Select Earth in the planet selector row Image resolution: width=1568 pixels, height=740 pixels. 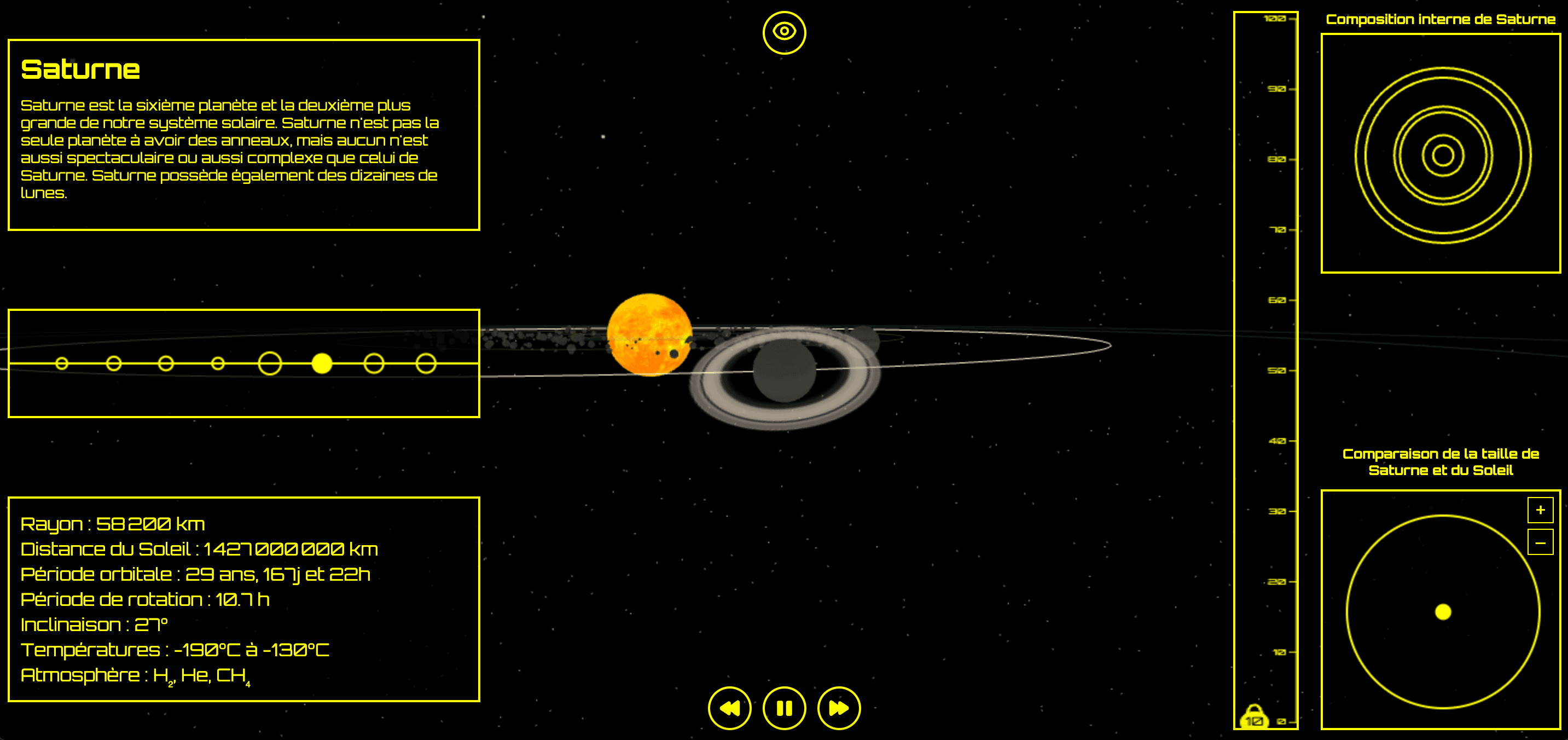[x=166, y=363]
